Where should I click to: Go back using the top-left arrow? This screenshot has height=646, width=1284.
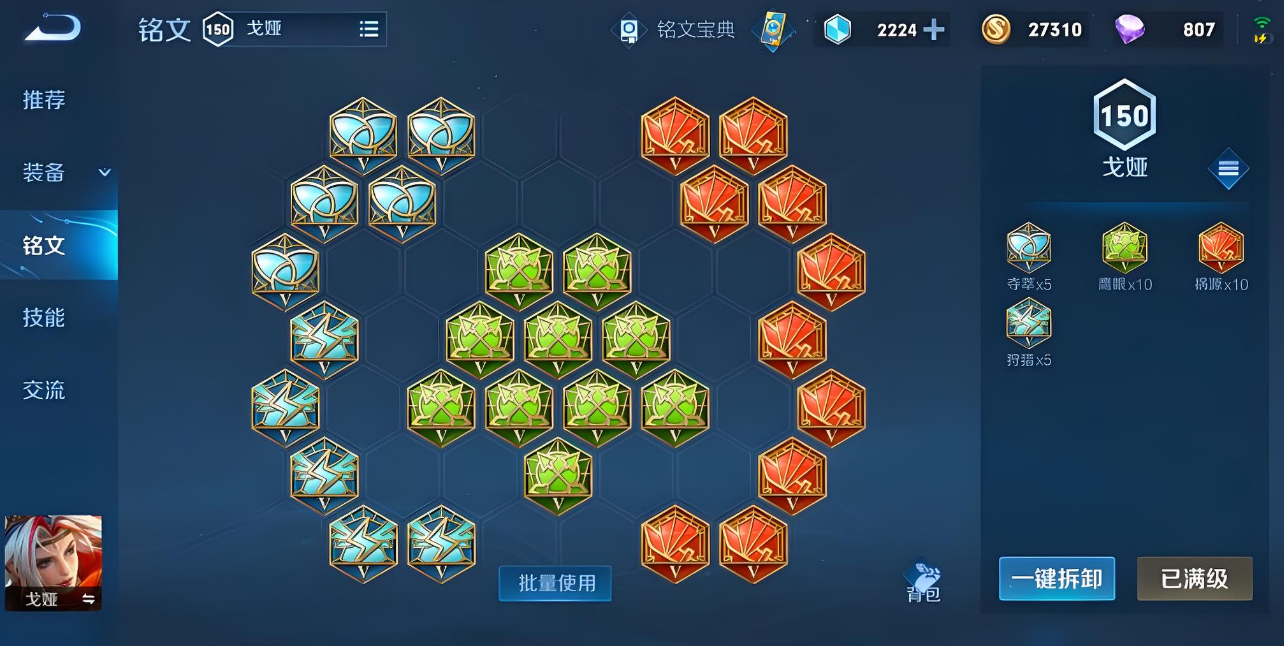click(x=52, y=29)
